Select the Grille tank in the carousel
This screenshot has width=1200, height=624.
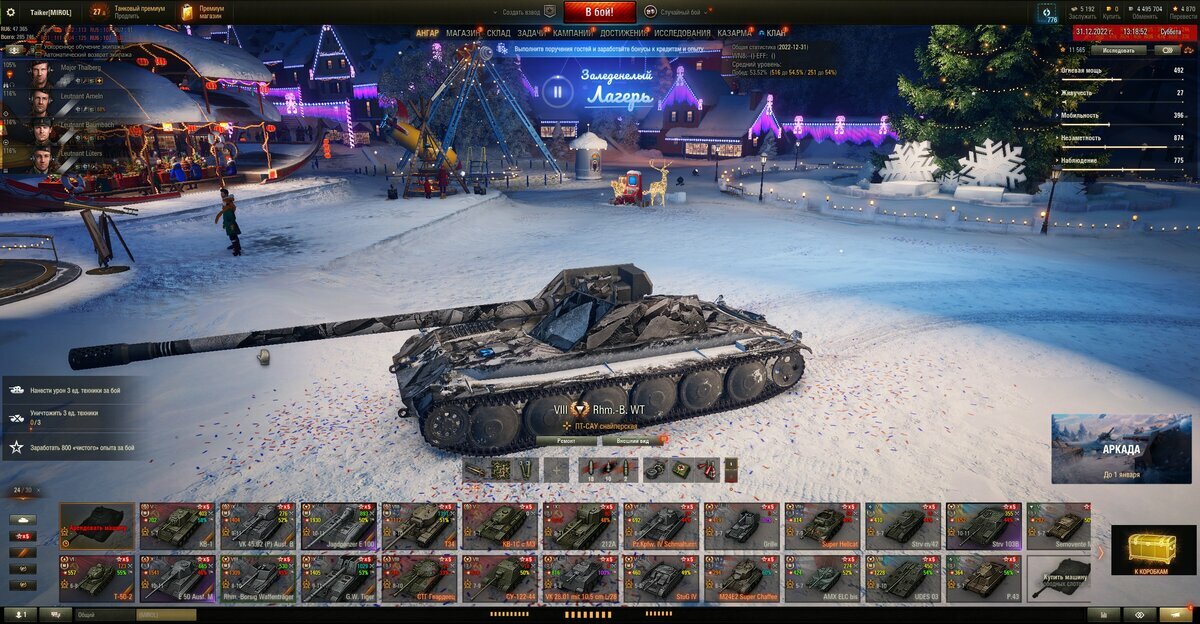740,525
